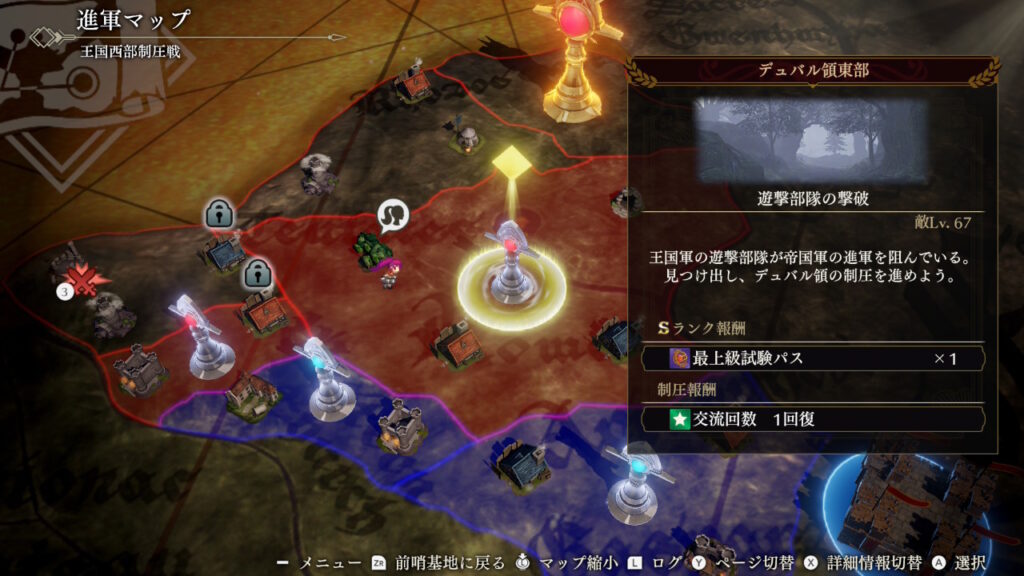The height and width of the screenshot is (576, 1024).
Task: Click the foggy forest thumbnail in the info panel
Action: pos(812,141)
